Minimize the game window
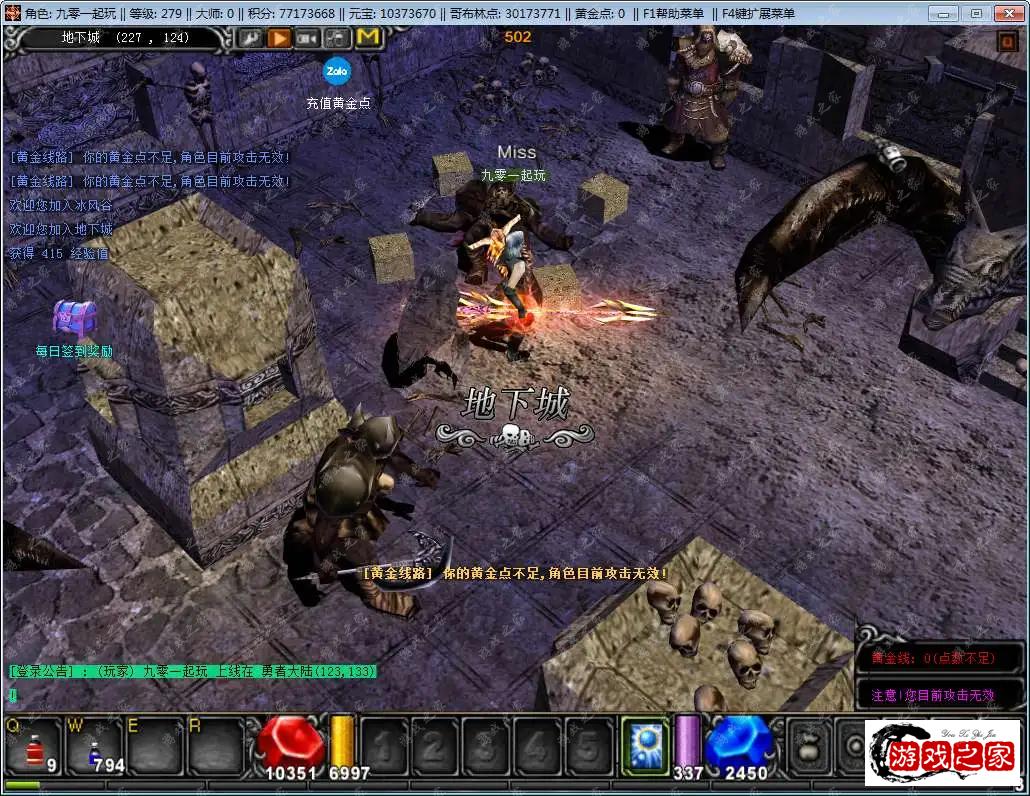The height and width of the screenshot is (796, 1030). (944, 13)
